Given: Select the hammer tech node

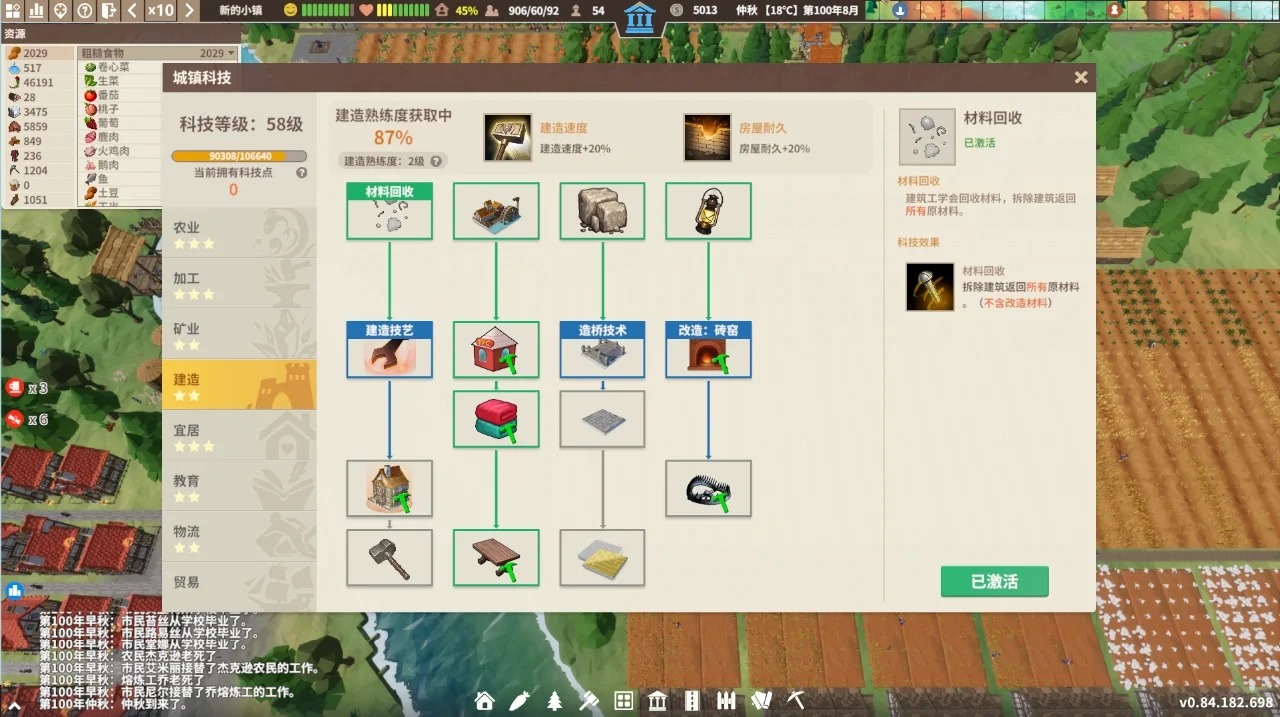Looking at the screenshot, I should coord(389,557).
